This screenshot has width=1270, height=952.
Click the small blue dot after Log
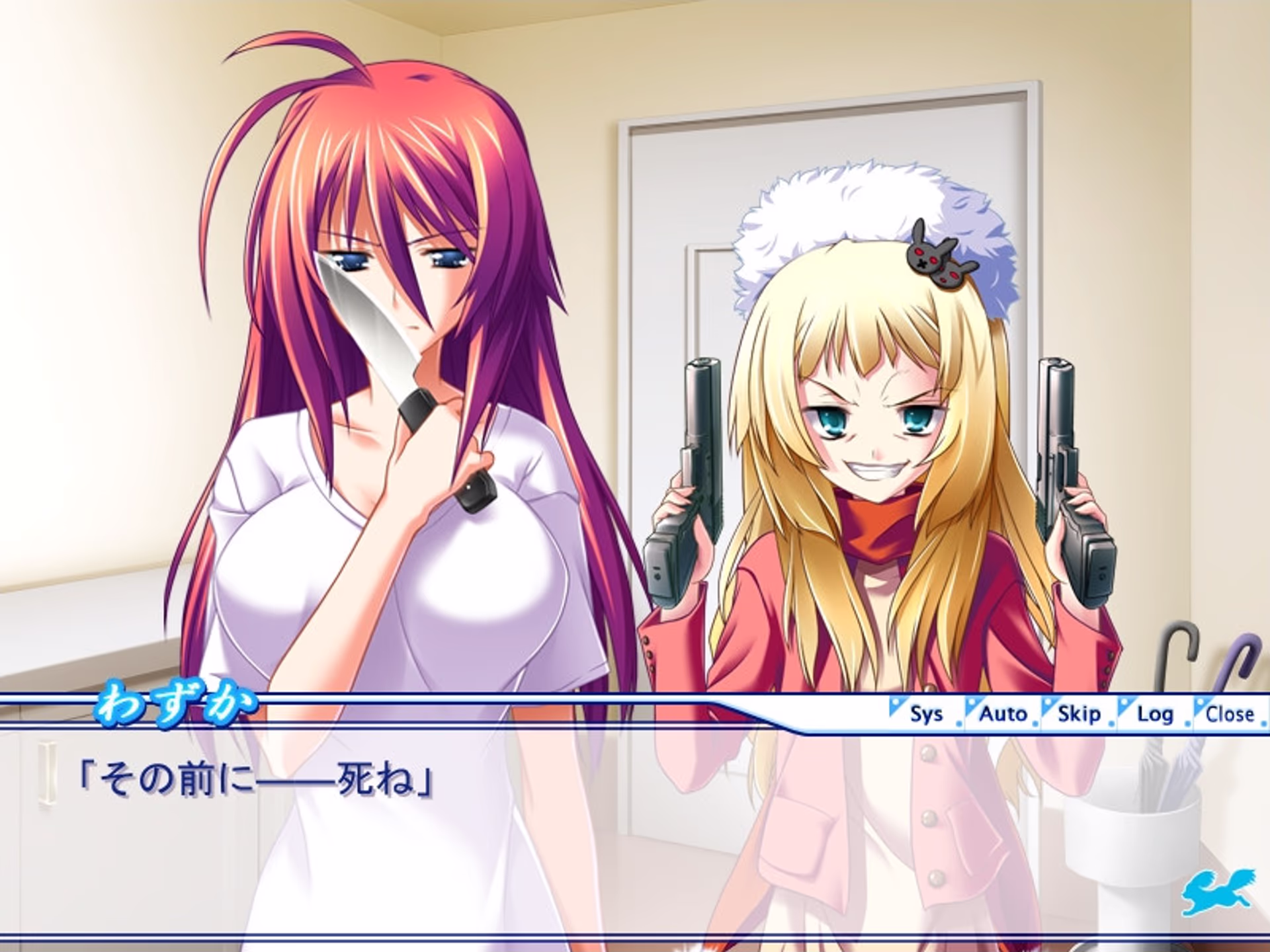pos(1187,723)
